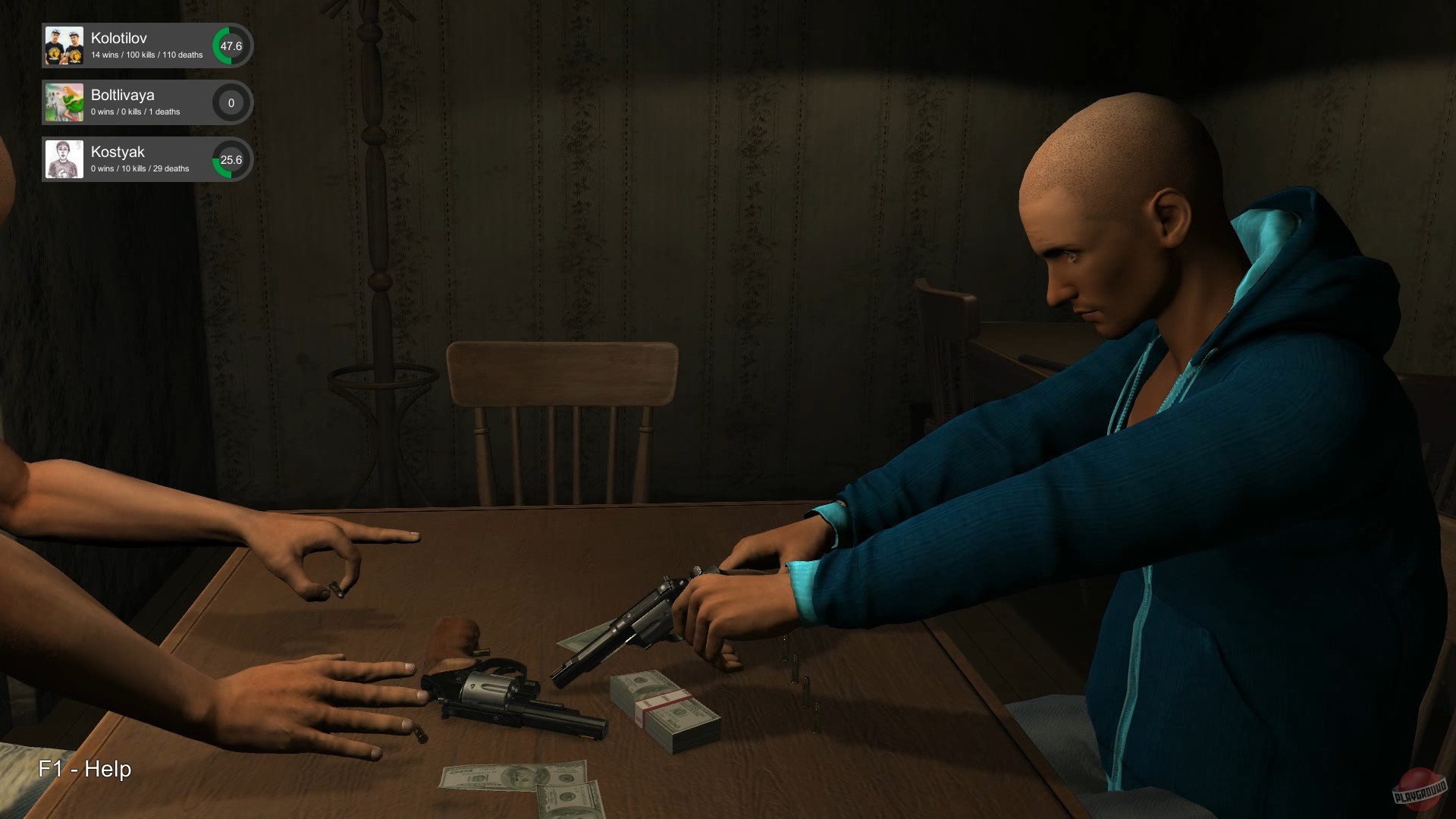Viewport: 1456px width, 819px height.
Task: Click Kostyak's 25.6 rating badge
Action: pos(231,159)
